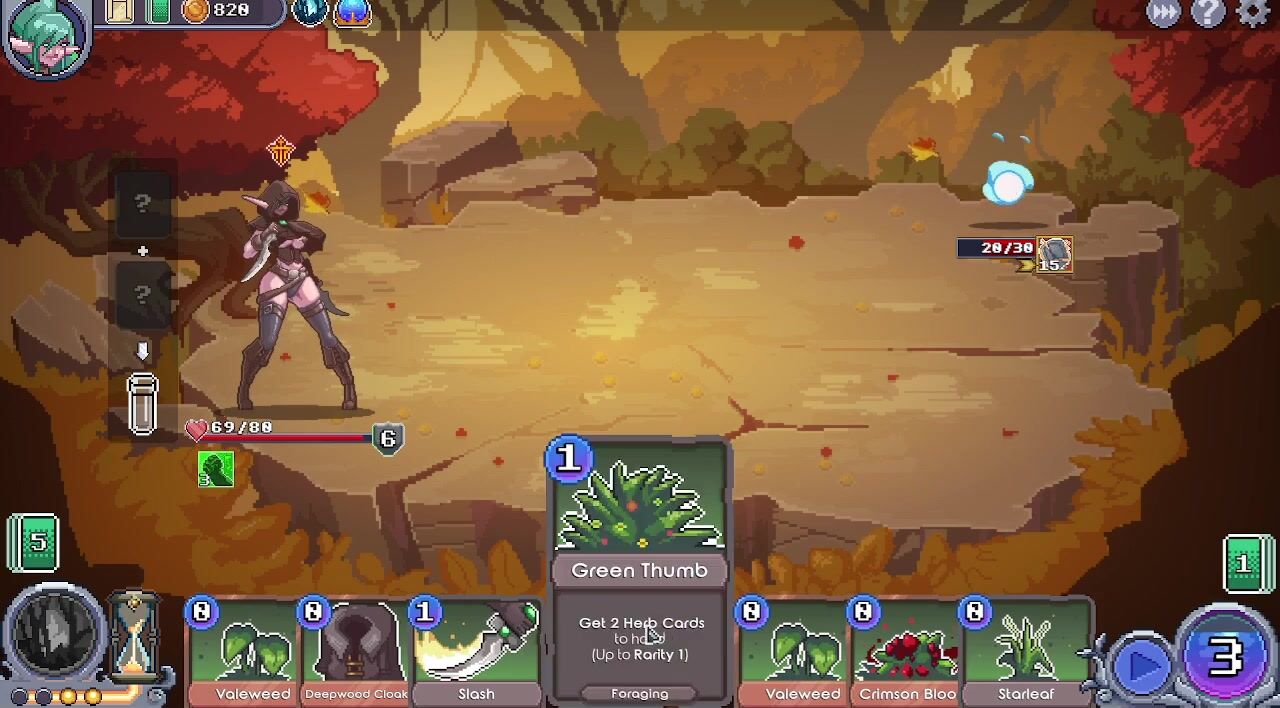Choose the Deepwood Cloak card
Image resolution: width=1280 pixels, height=708 pixels.
coord(355,652)
